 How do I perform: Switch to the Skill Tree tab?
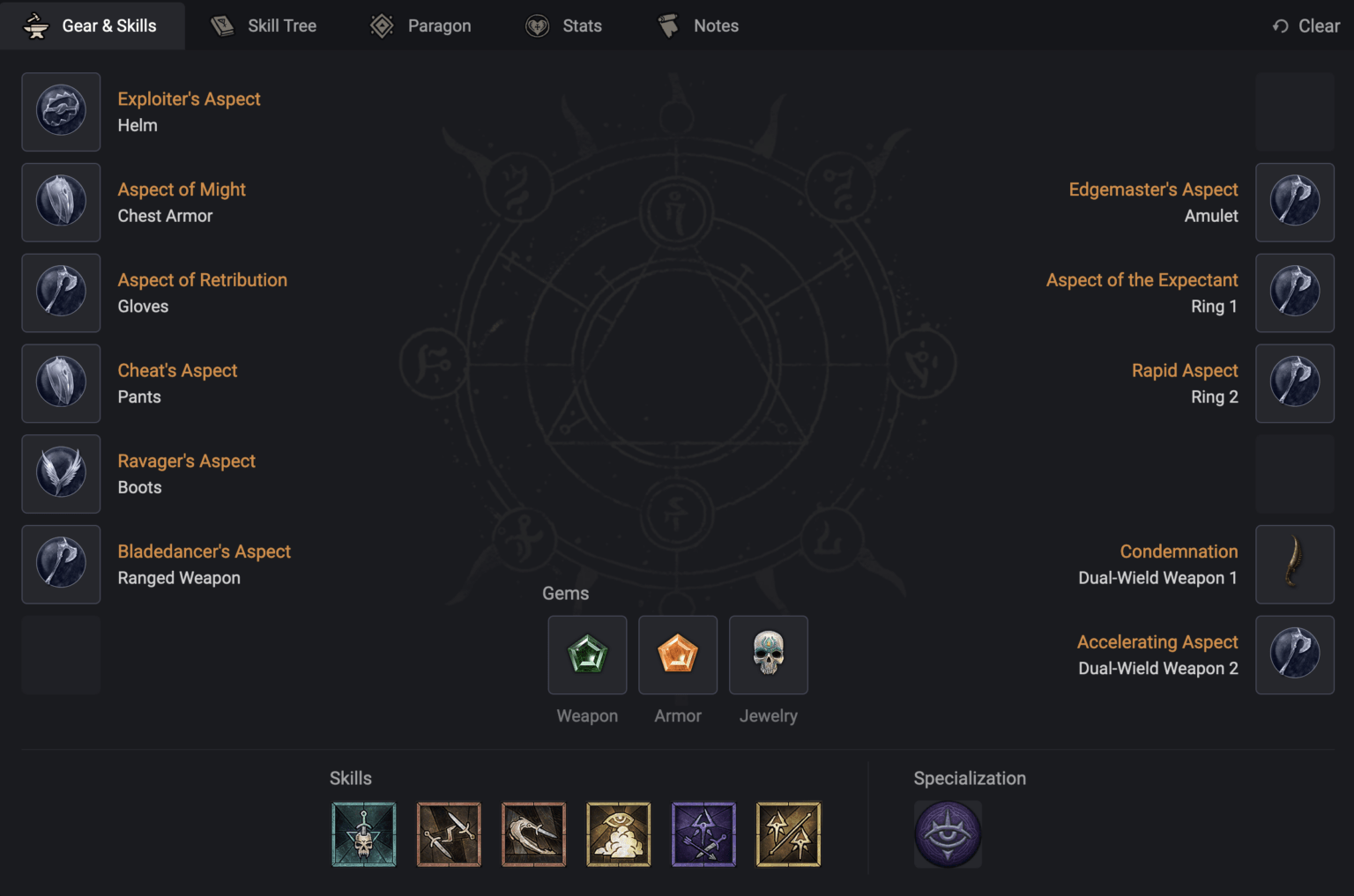[264, 26]
